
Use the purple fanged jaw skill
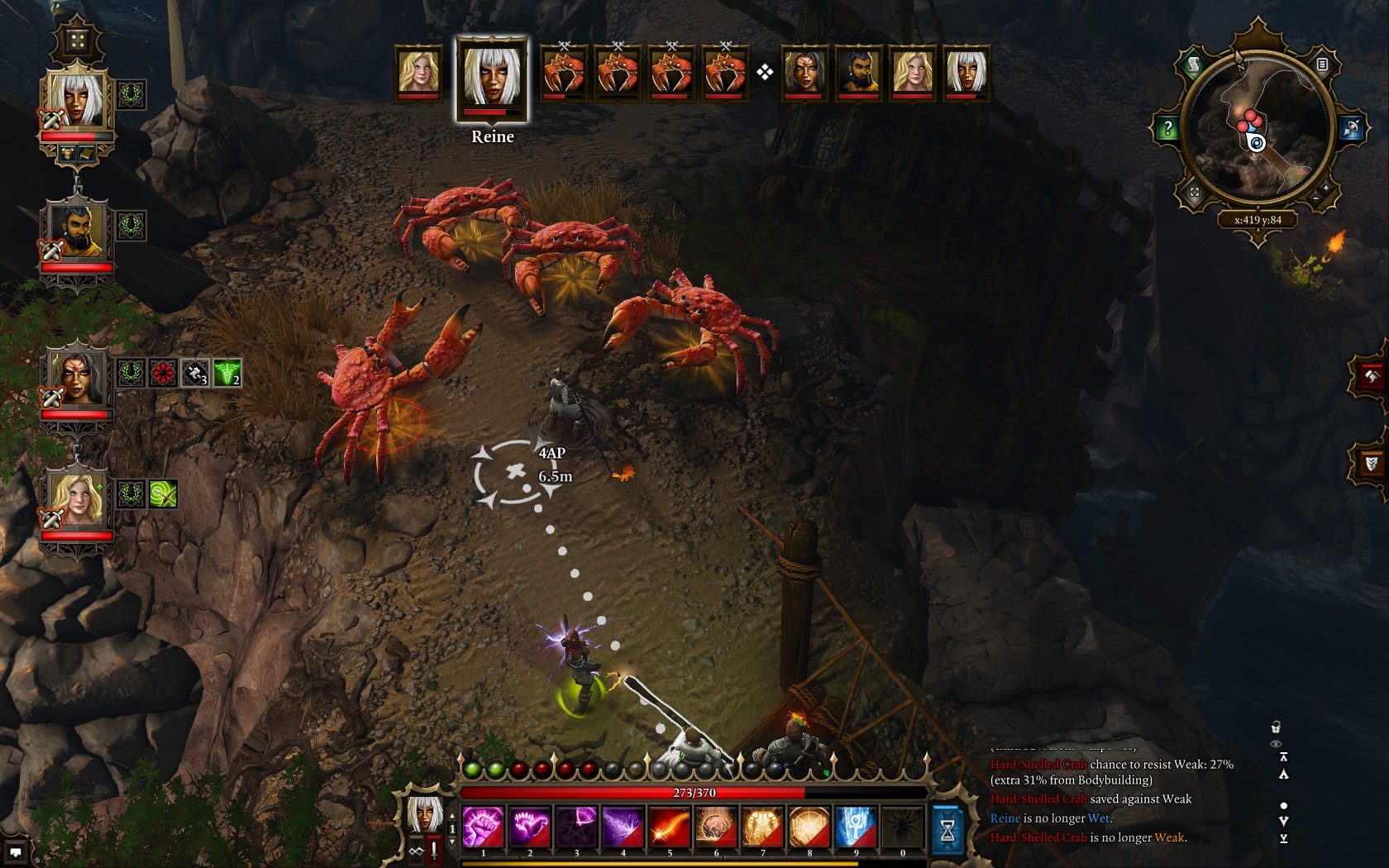click(x=529, y=827)
